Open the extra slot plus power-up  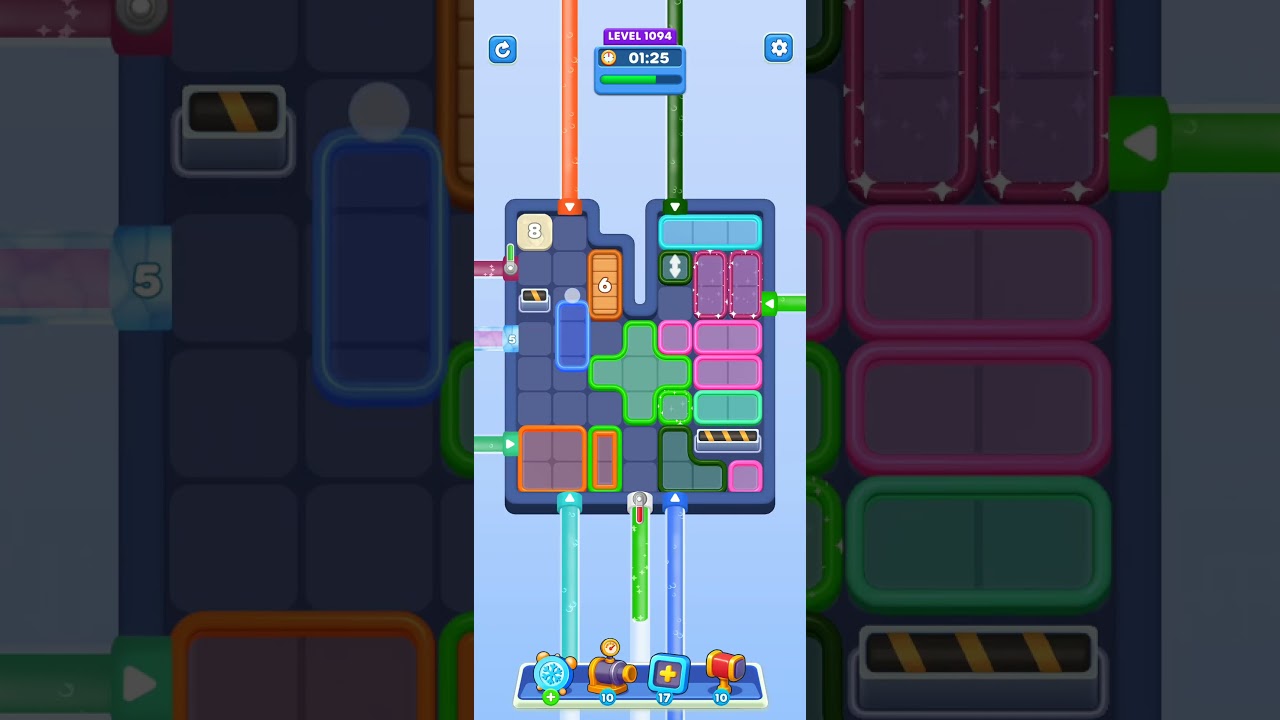[x=665, y=673]
